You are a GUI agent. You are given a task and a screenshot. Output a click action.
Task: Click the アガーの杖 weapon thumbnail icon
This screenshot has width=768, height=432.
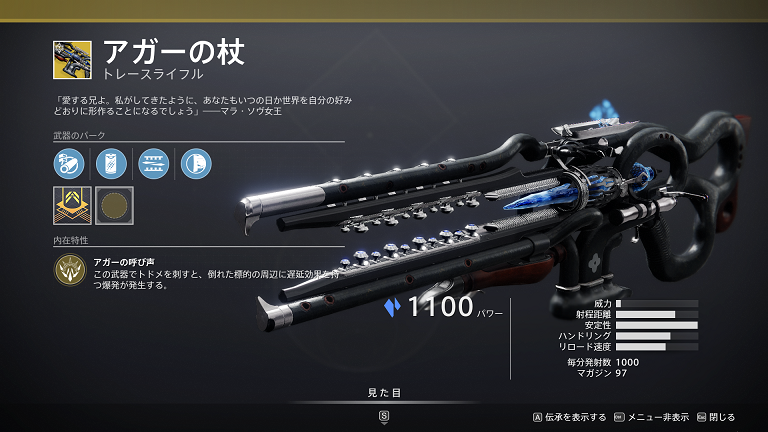[73, 60]
